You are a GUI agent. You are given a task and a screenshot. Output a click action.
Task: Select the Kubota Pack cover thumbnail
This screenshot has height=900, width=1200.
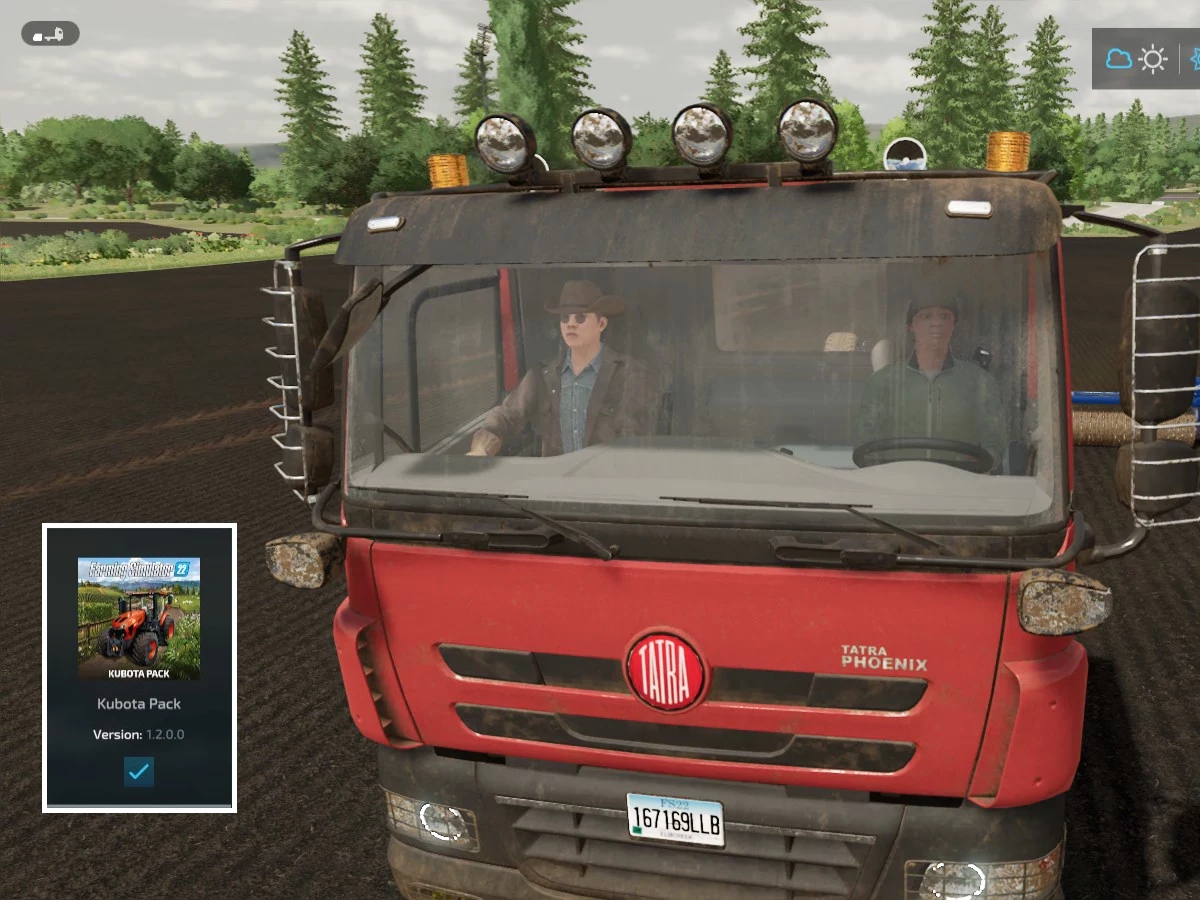(x=139, y=618)
